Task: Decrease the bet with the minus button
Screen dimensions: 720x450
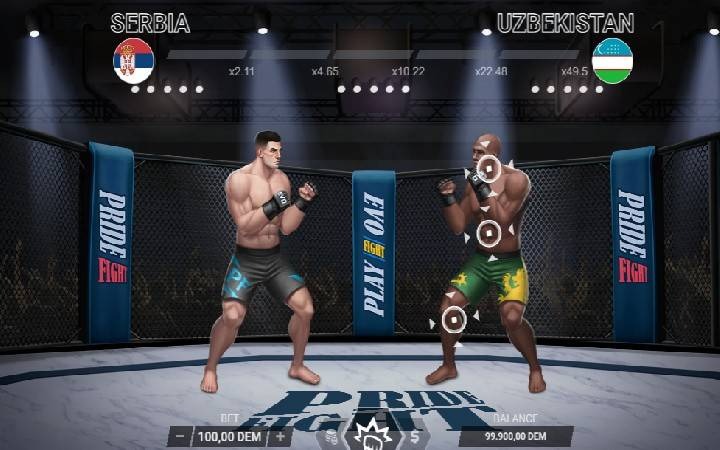Action: click(x=178, y=436)
